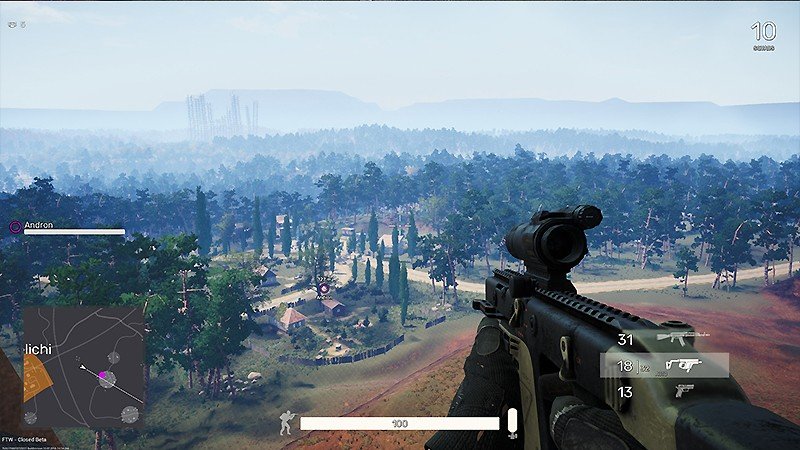Switch to the pistol weapon slot
This screenshot has height=450, width=800.
[x=684, y=391]
